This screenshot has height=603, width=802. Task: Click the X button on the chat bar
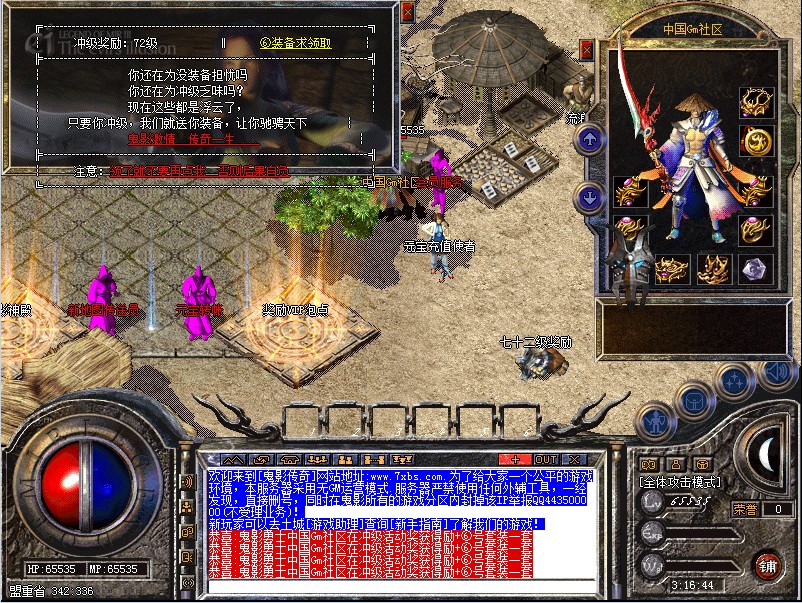pyautogui.click(x=574, y=459)
